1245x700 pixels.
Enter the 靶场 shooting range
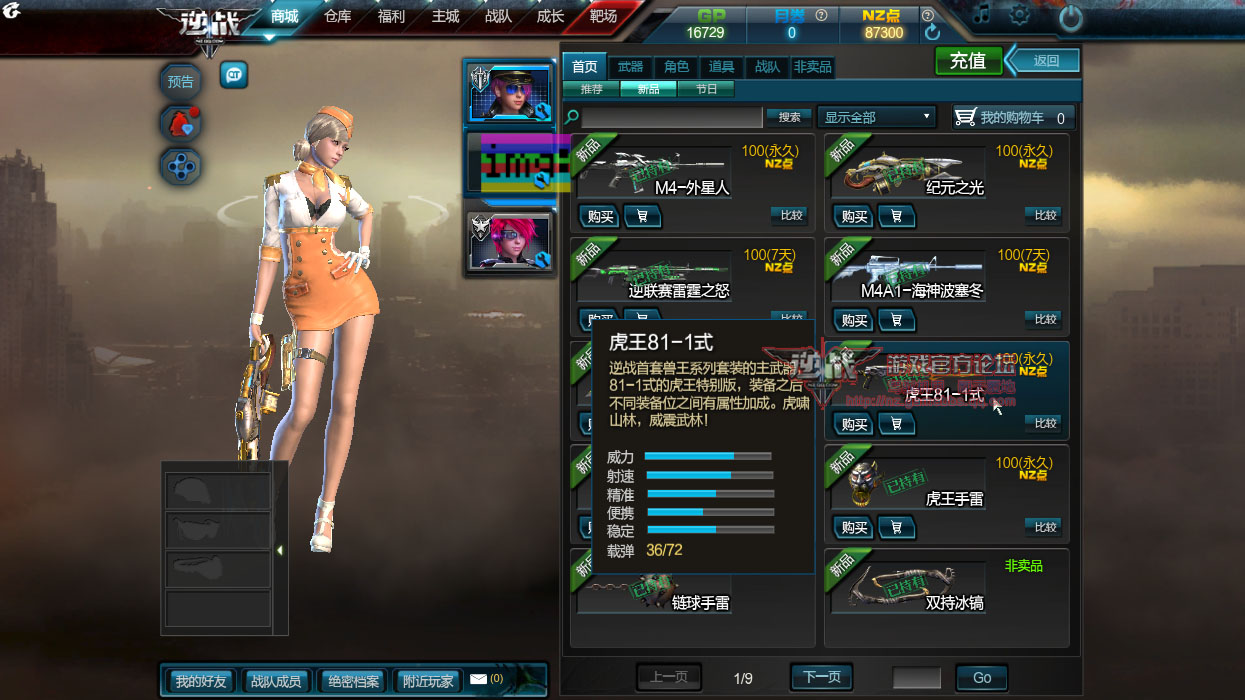(x=603, y=17)
